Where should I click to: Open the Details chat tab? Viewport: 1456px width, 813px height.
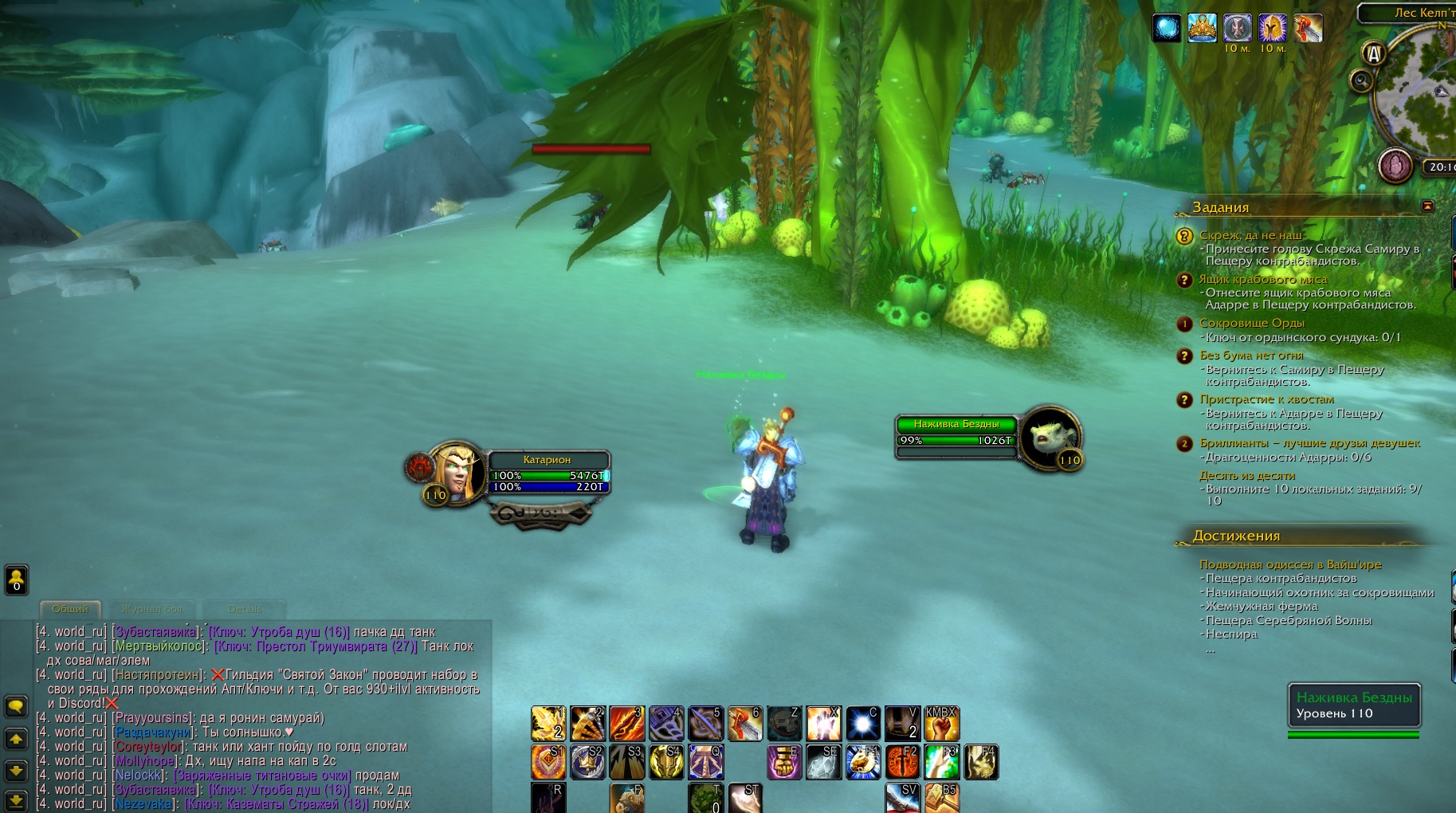tap(244, 609)
